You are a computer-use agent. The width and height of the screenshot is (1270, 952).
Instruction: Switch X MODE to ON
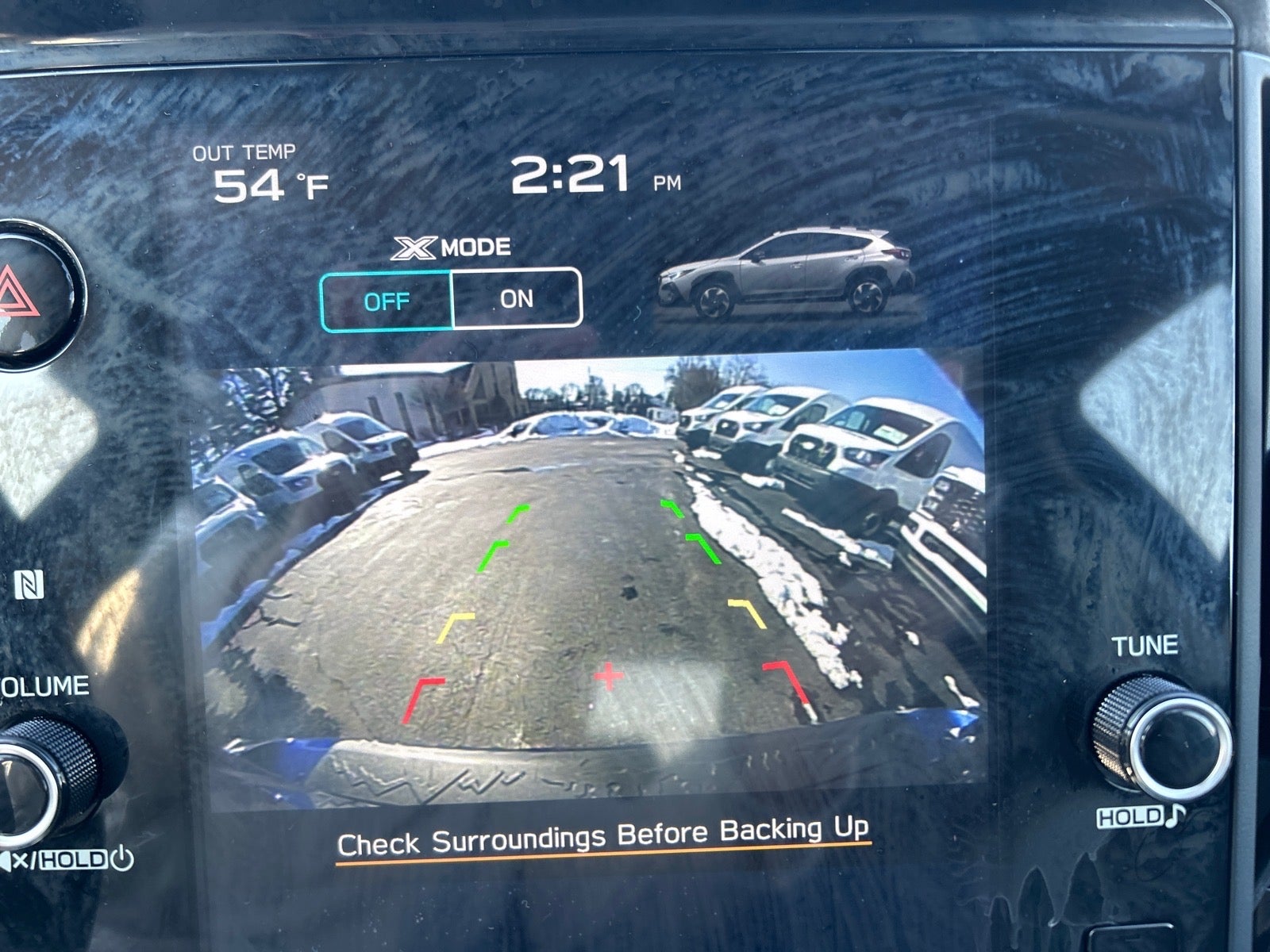coord(517,300)
